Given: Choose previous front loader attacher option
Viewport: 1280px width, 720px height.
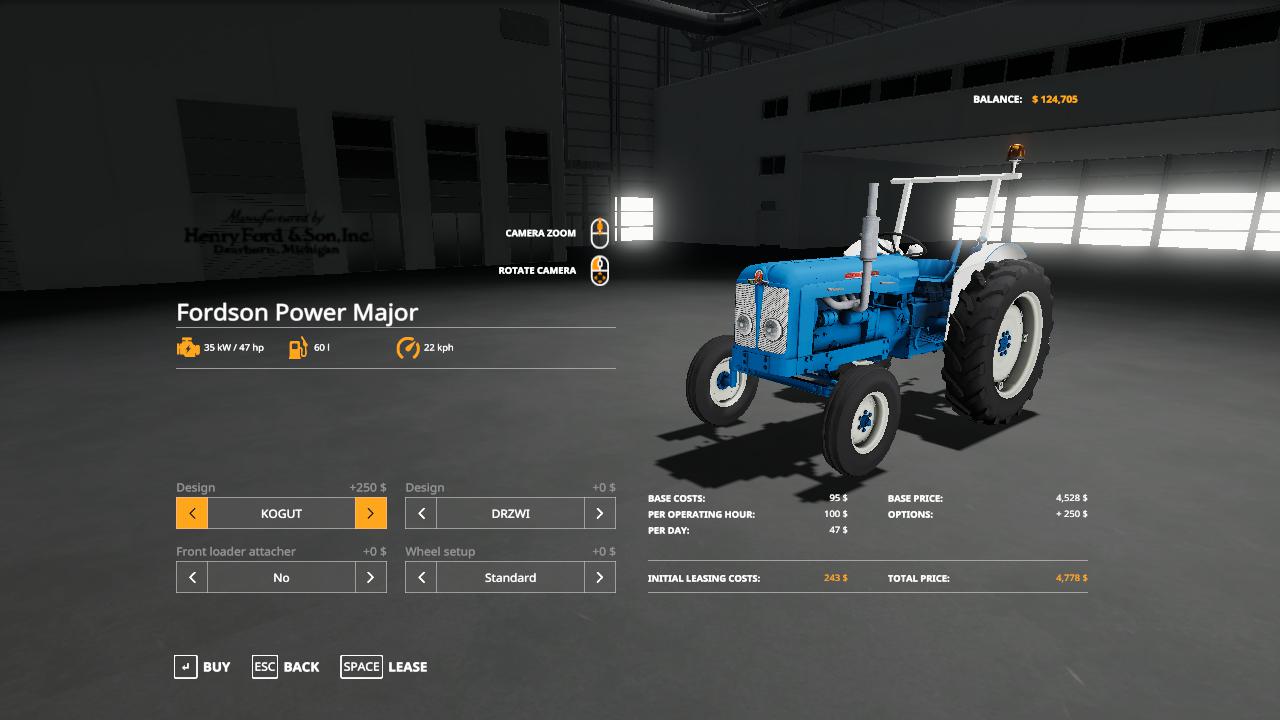Looking at the screenshot, I should [192, 578].
